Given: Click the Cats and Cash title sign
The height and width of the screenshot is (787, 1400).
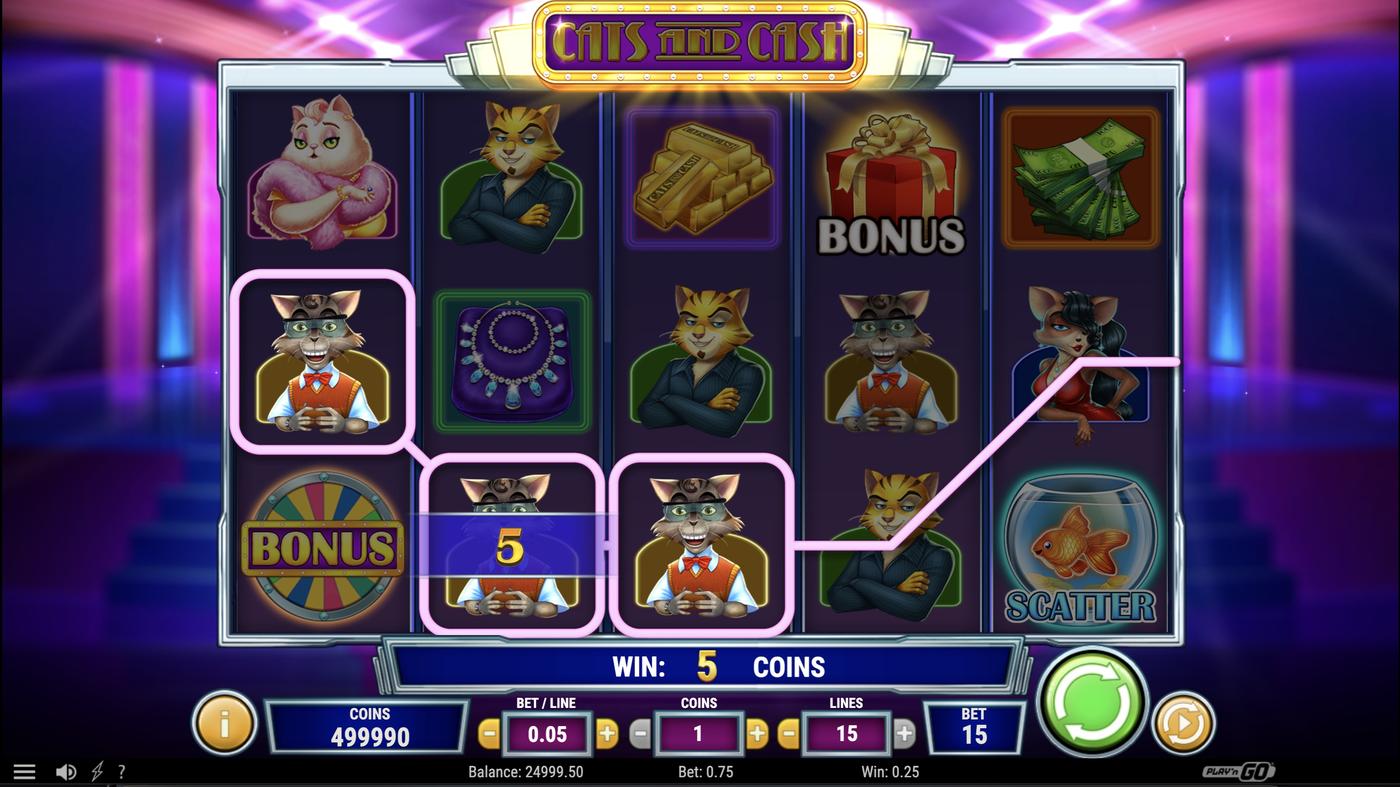Looking at the screenshot, I should pyautogui.click(x=700, y=40).
